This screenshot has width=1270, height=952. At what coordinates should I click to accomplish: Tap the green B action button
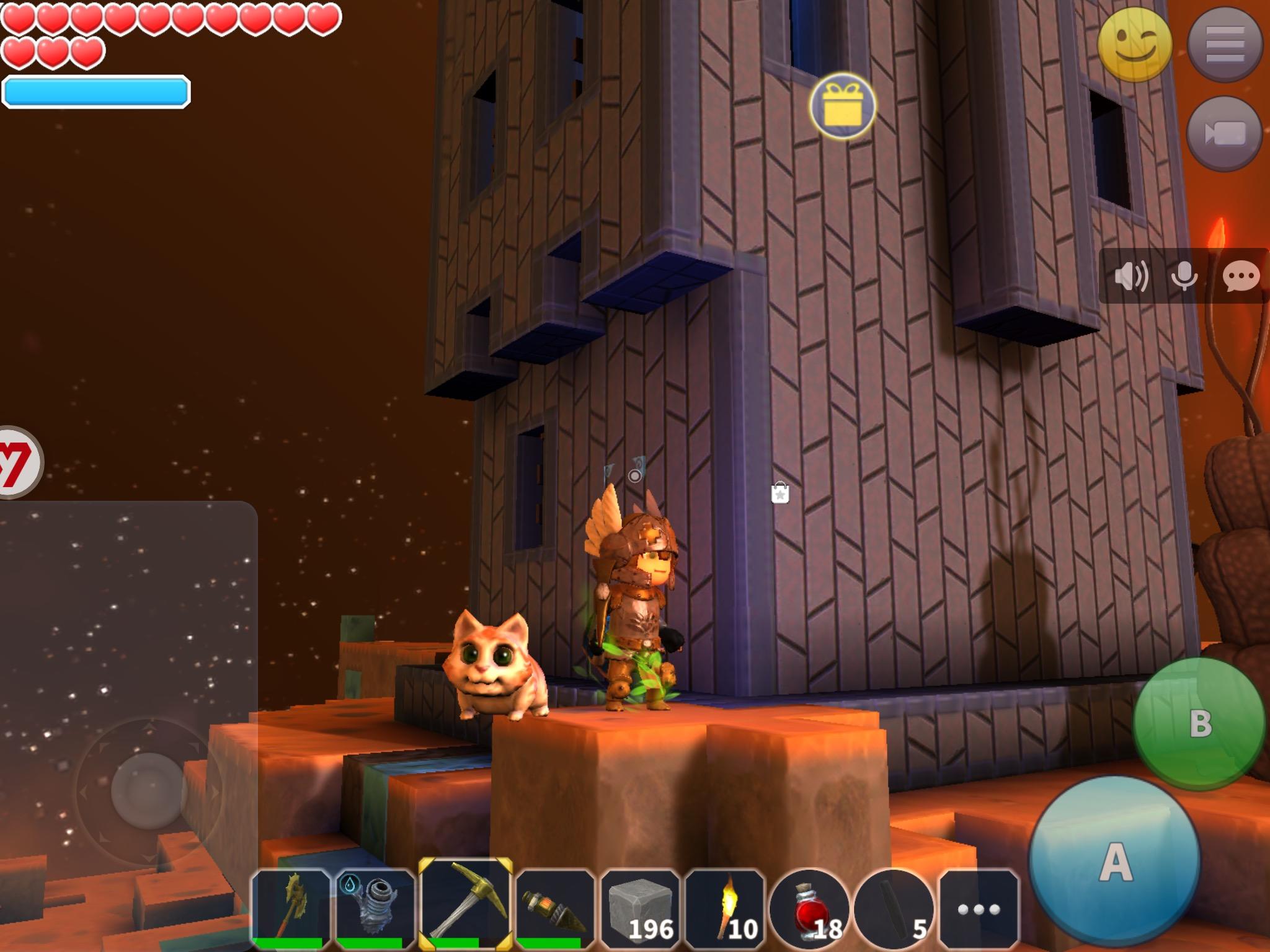[1199, 722]
